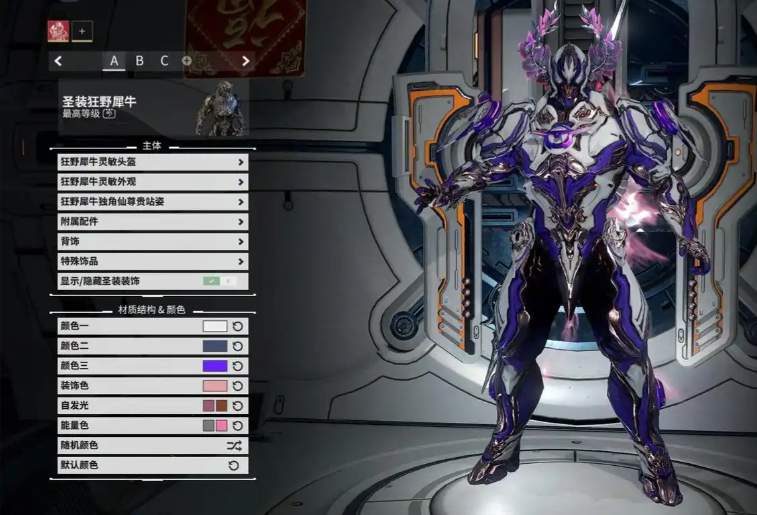The image size is (757, 515).
Task: Open the 狂野犀牛灵敏外观 skin selection
Action: tap(152, 182)
